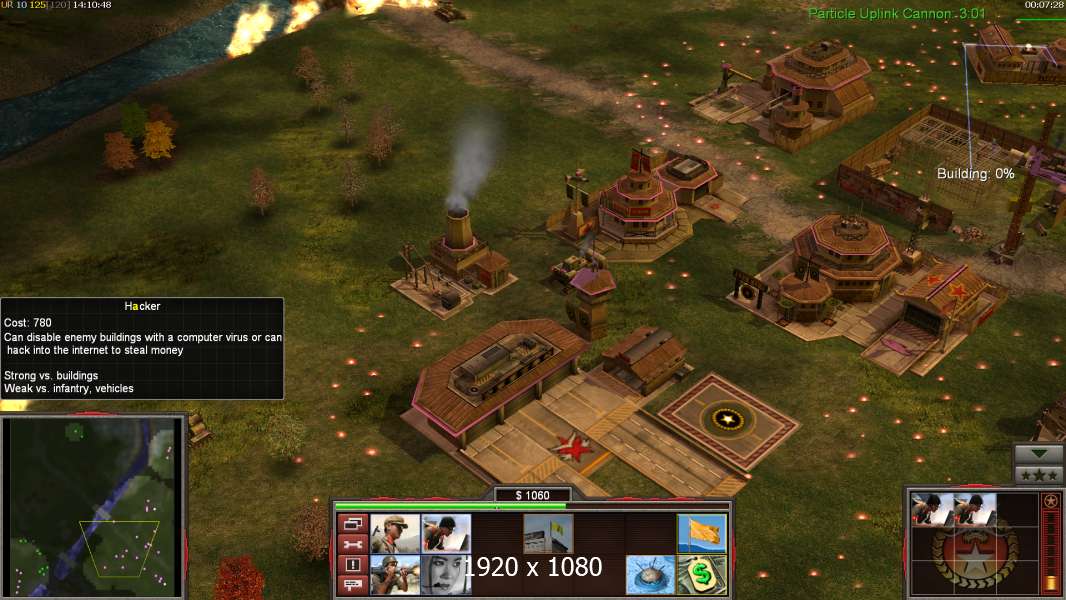
Task: Set a rally point with the orange flag
Action: click(701, 534)
